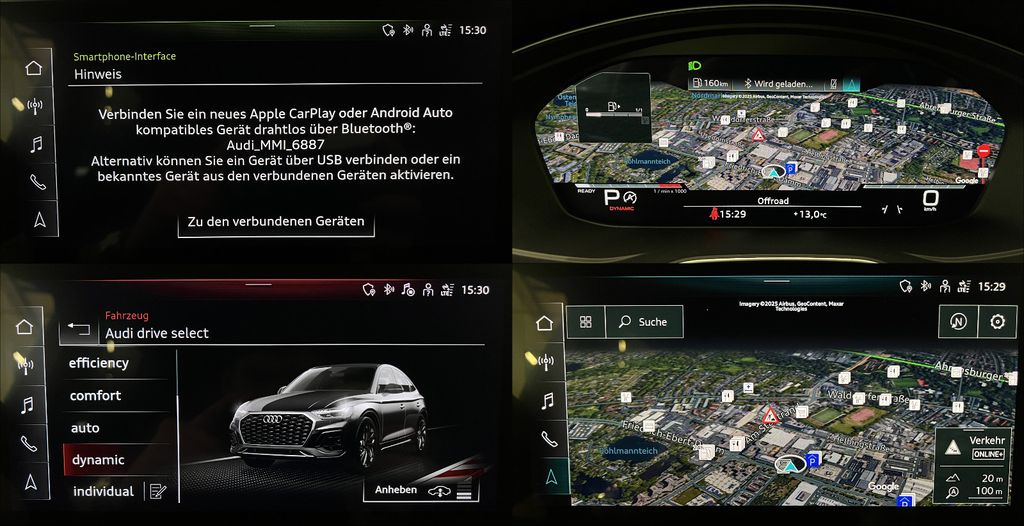Toggle the north compass orientation button
The width and height of the screenshot is (1024, 526).
point(957,322)
